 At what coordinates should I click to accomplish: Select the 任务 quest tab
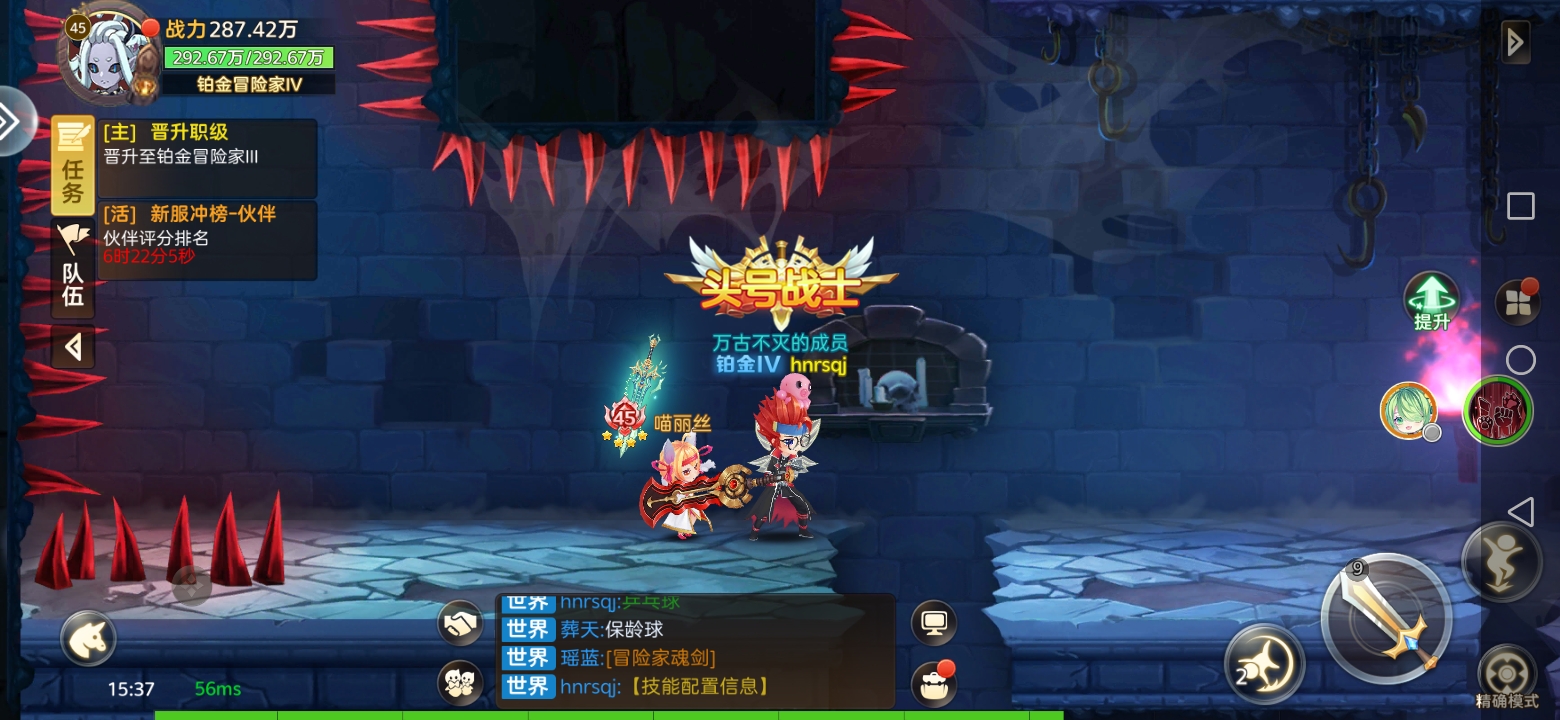[73, 165]
